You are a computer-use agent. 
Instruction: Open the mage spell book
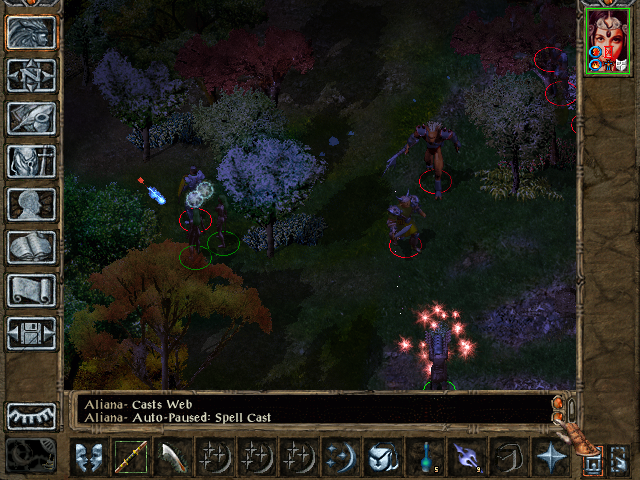pos(31,247)
